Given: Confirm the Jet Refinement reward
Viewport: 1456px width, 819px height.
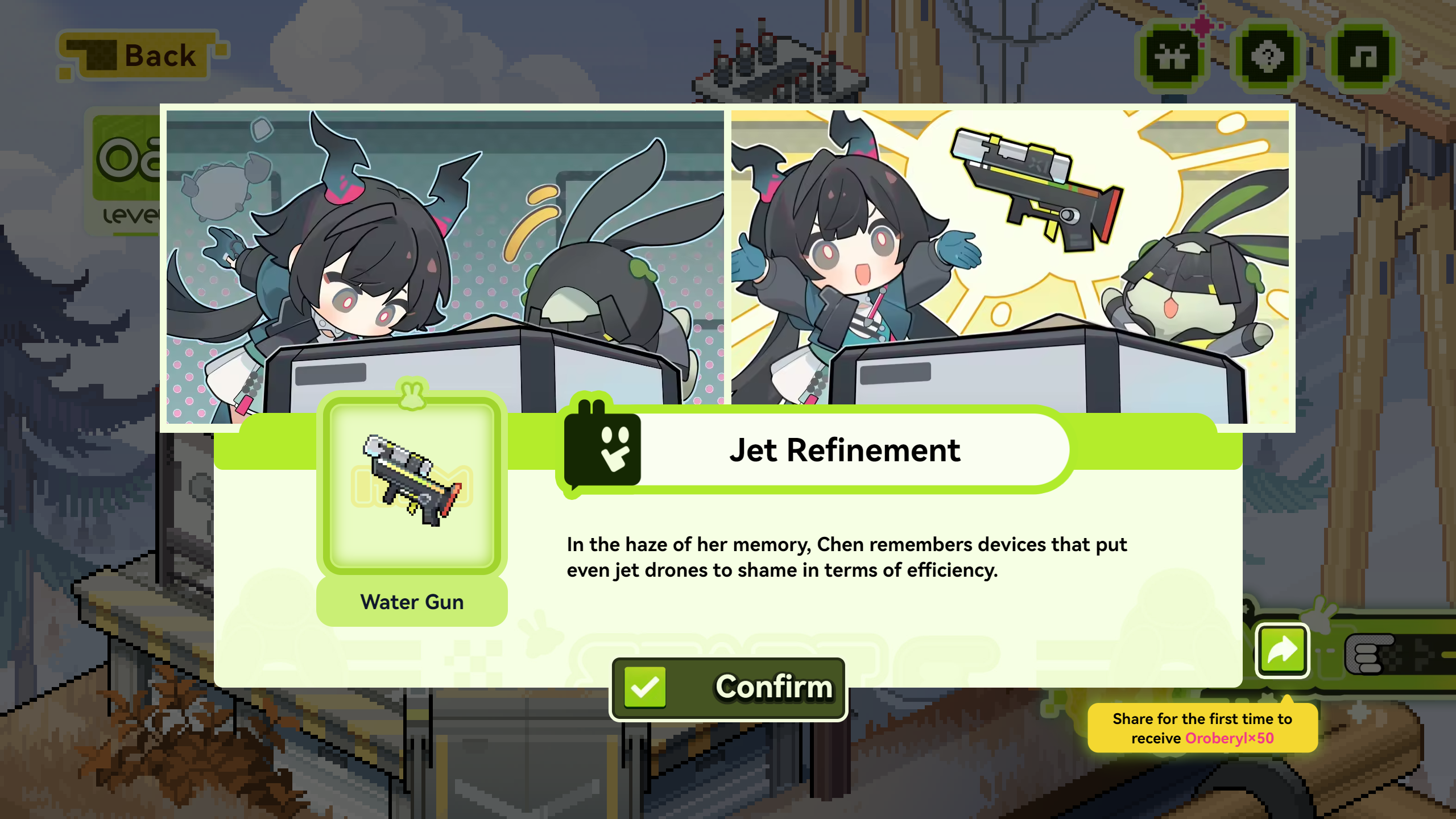Looking at the screenshot, I should tap(728, 688).
